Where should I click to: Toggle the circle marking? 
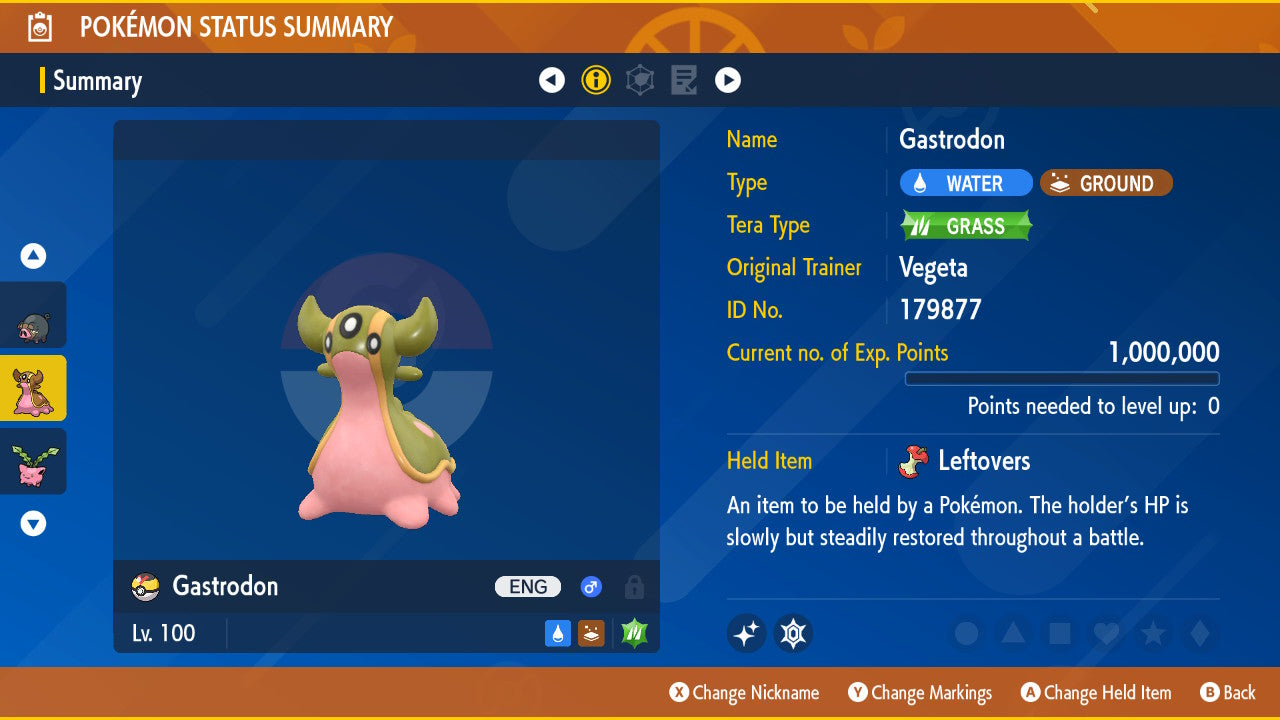pos(966,633)
